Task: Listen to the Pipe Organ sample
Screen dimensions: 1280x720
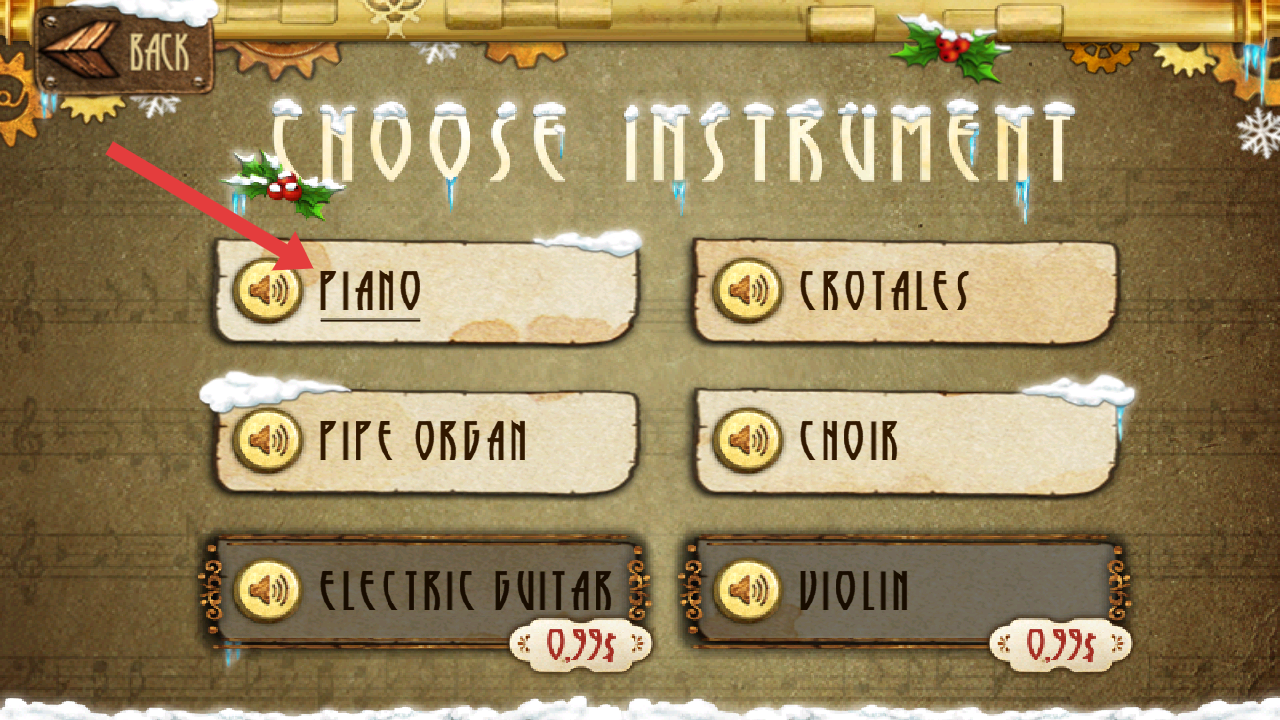Action: [267, 441]
